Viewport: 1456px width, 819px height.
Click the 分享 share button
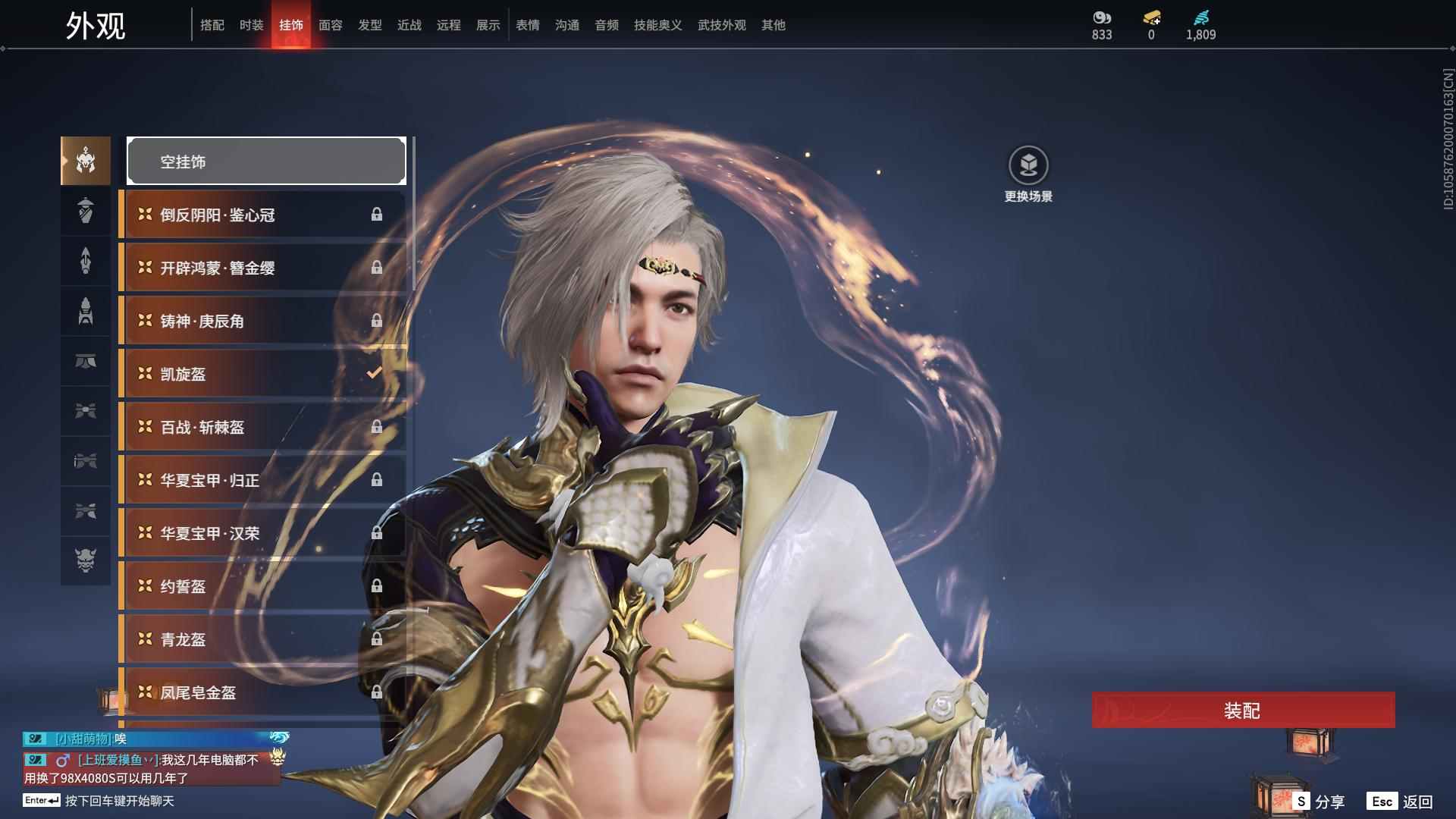point(1319,802)
